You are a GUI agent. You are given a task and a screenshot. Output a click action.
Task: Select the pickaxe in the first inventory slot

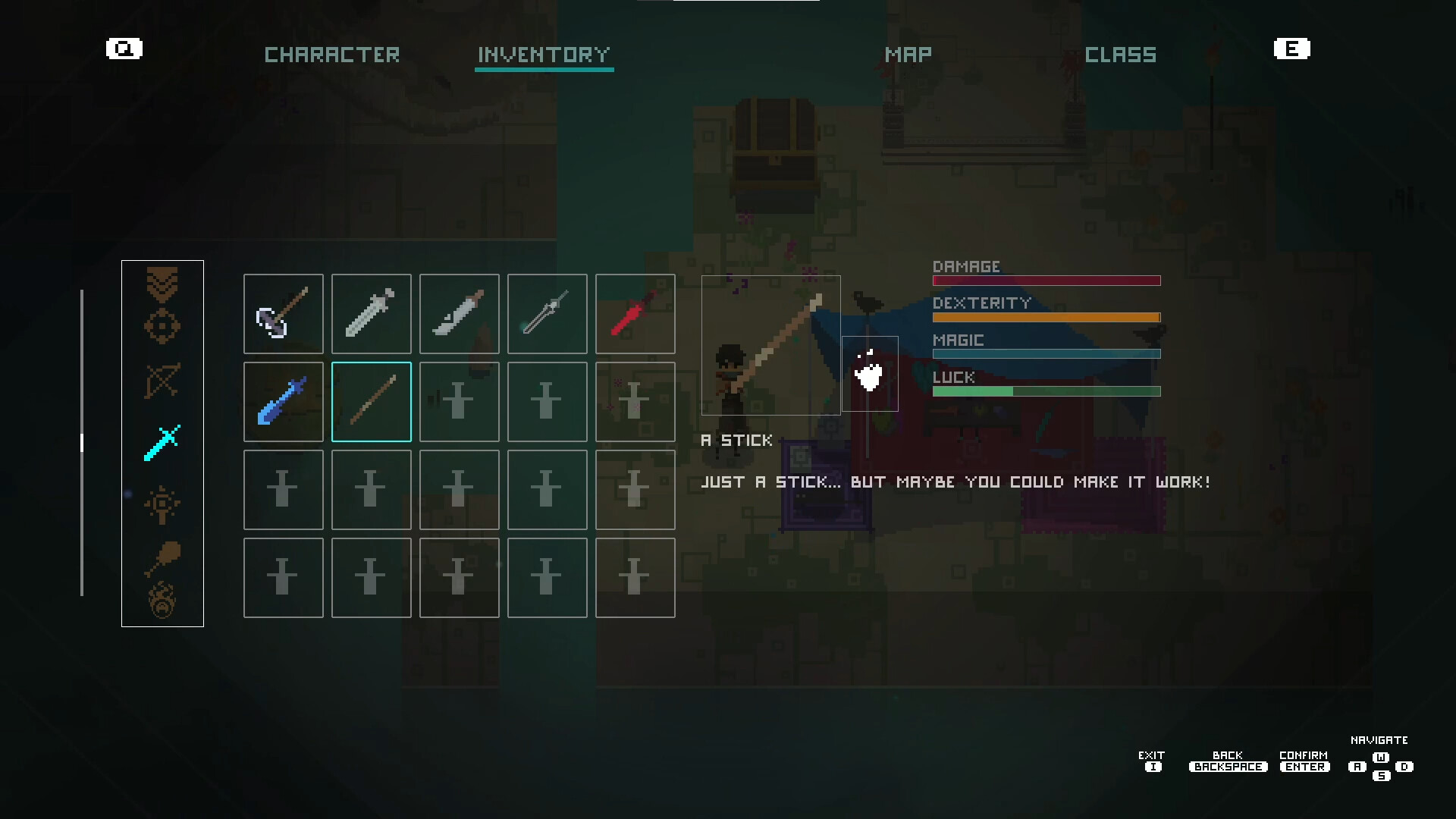[283, 314]
